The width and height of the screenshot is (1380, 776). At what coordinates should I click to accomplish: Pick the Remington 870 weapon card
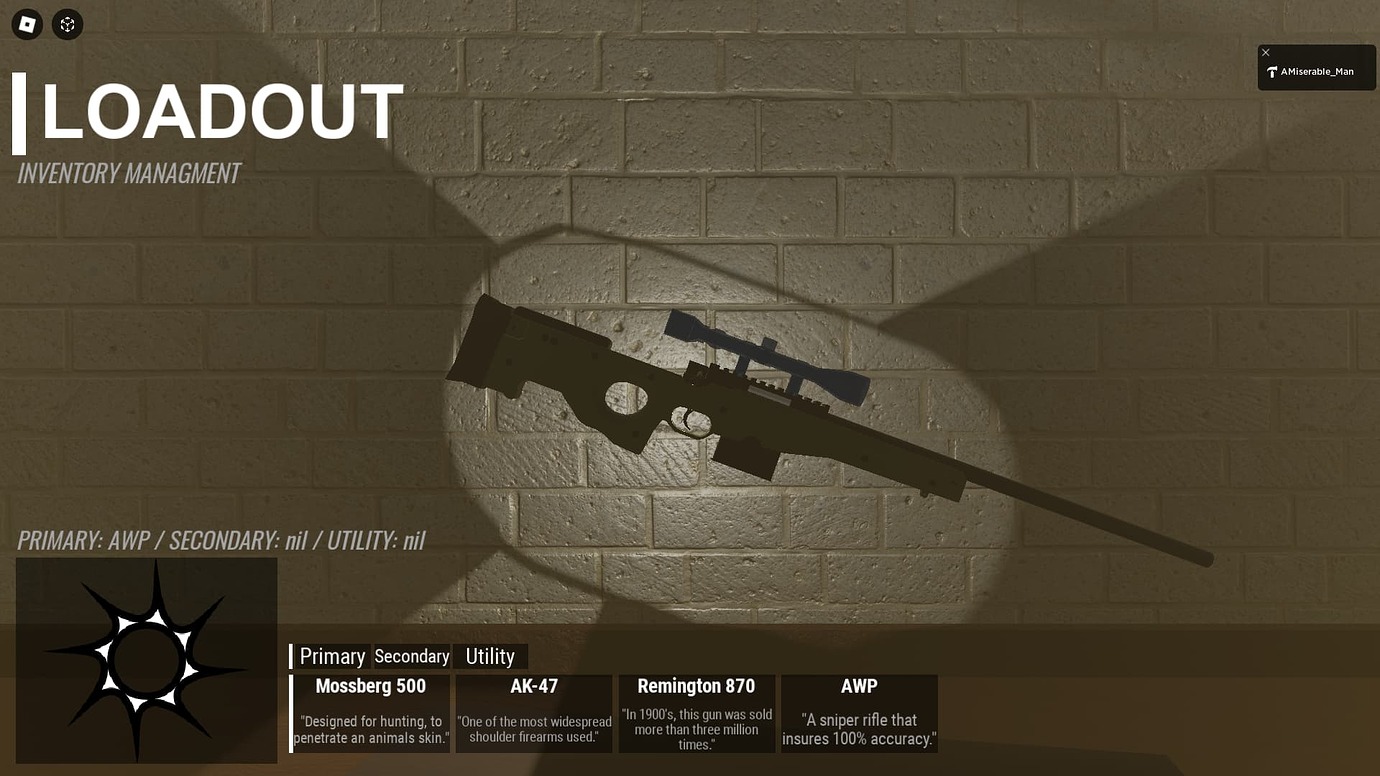pyautogui.click(x=696, y=712)
